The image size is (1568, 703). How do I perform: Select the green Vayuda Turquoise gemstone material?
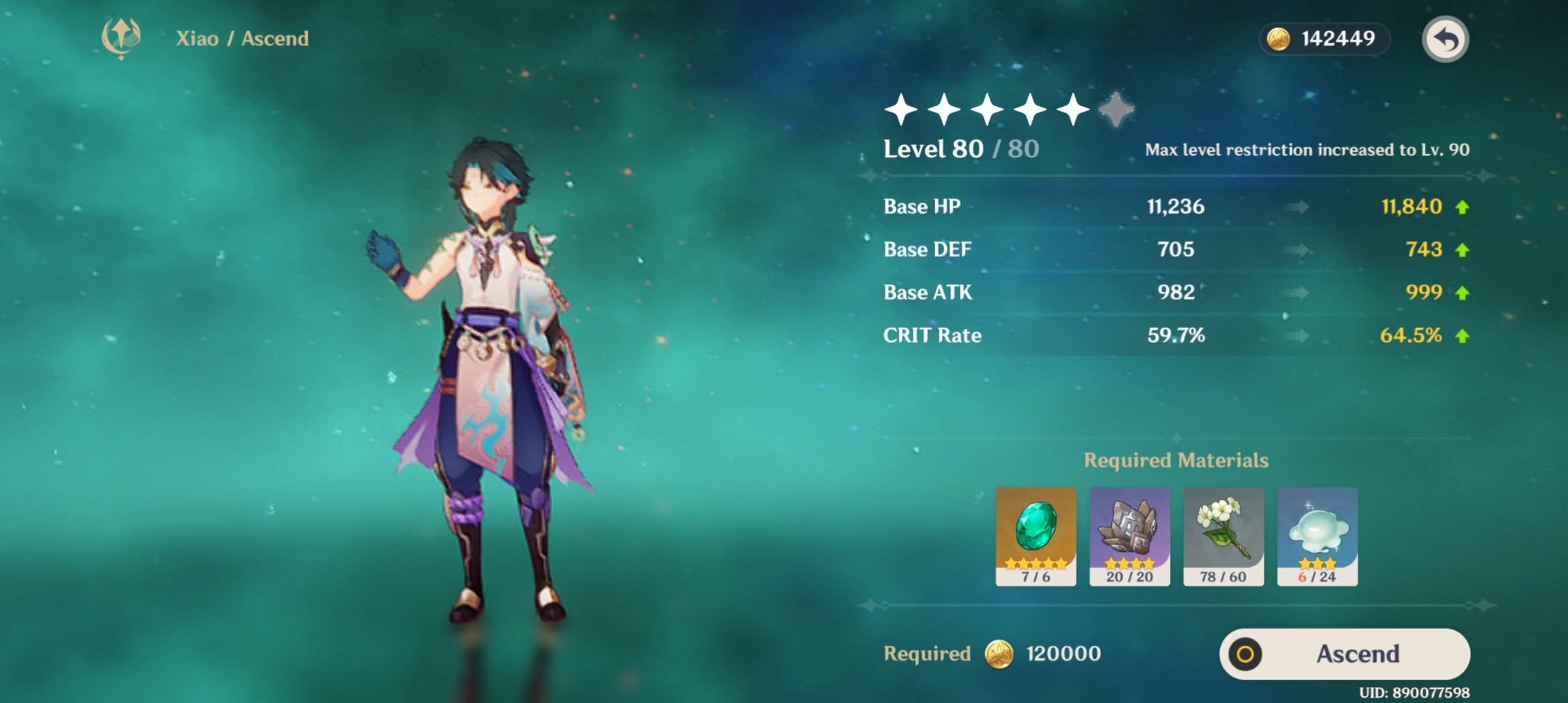click(1035, 536)
